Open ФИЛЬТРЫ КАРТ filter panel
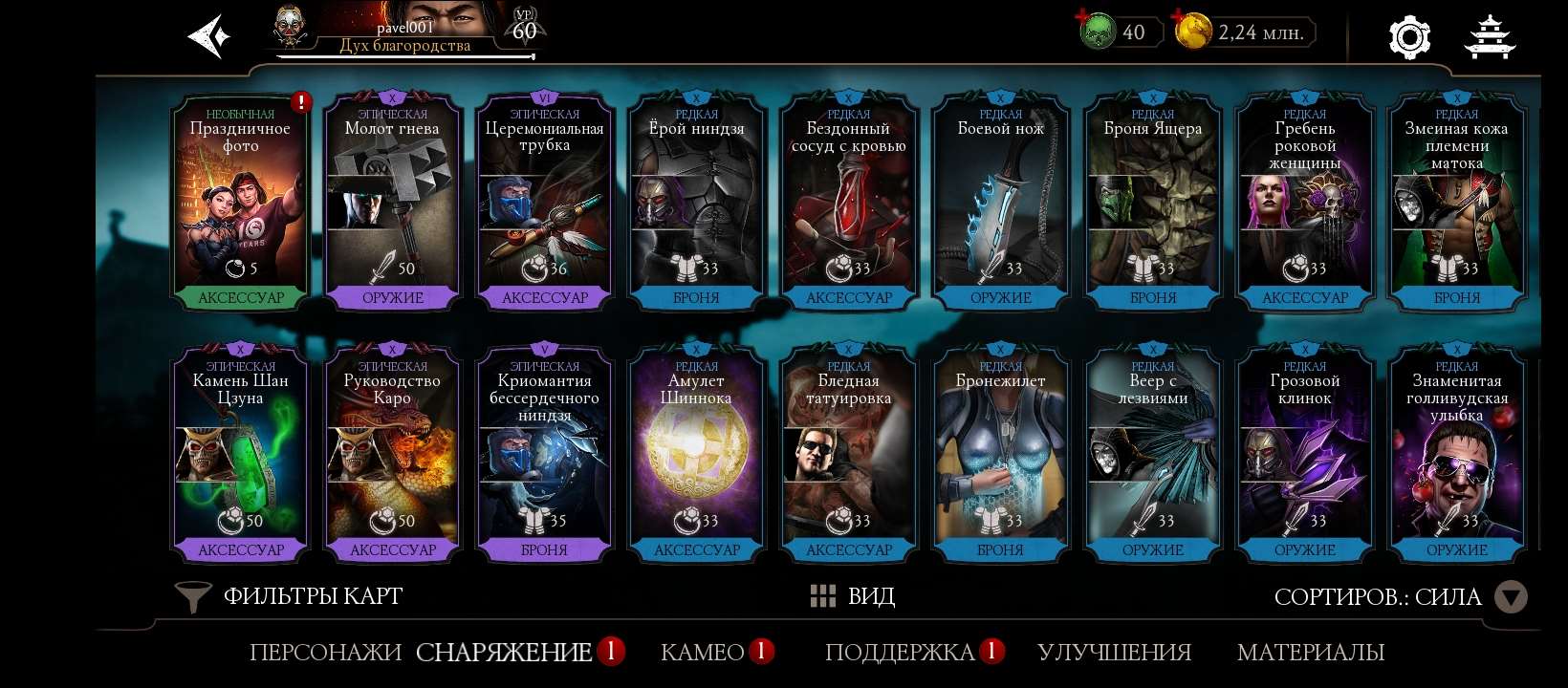This screenshot has width=1568, height=688. 312,595
